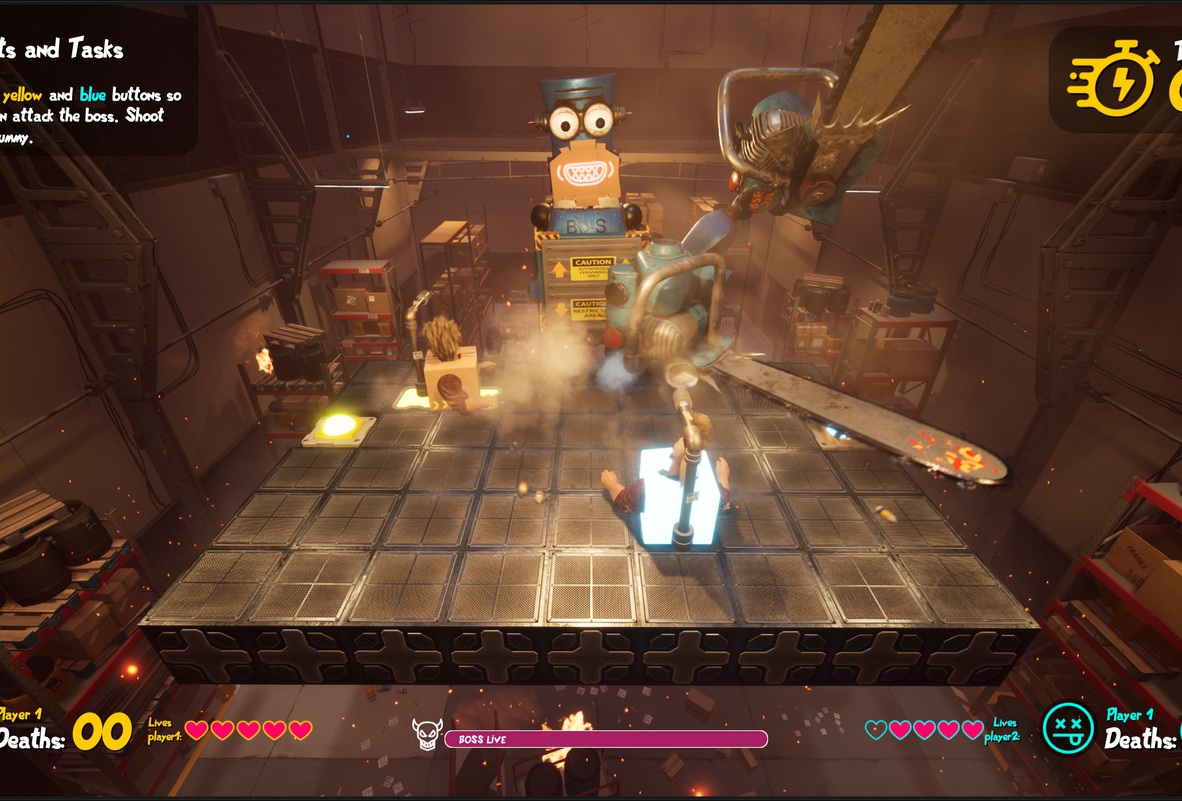Click the teal dead-face deaths icon

coord(1068,728)
